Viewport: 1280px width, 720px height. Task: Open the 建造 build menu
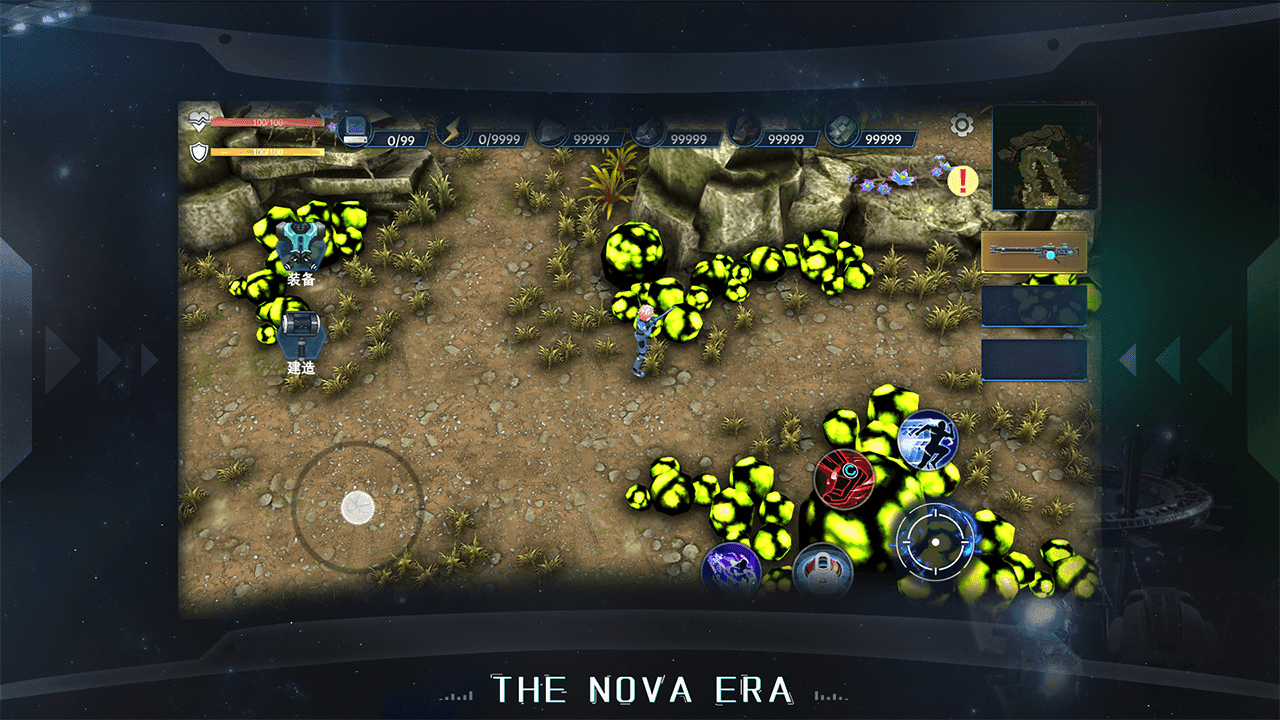click(300, 336)
